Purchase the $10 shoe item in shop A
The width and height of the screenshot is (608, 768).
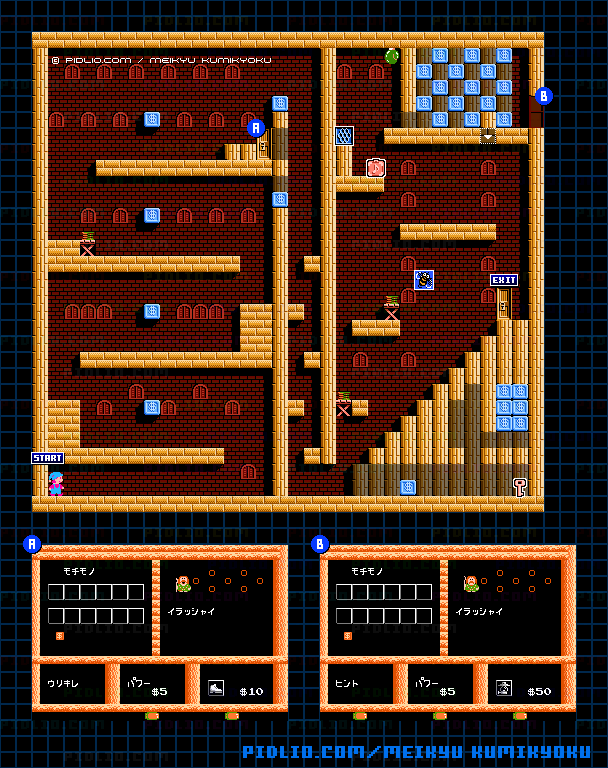click(235, 685)
